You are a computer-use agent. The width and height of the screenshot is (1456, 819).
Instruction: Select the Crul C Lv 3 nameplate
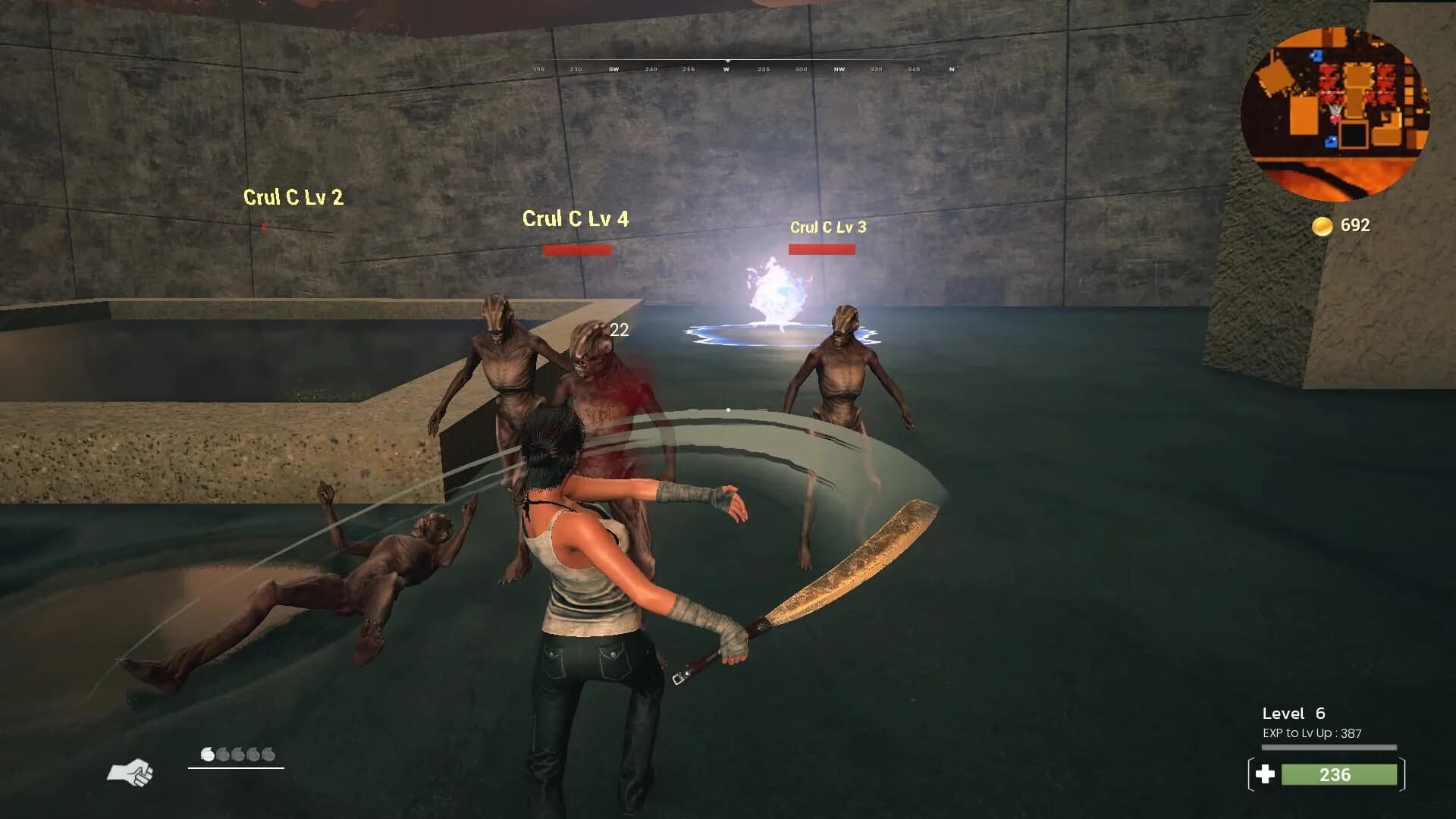pos(828,226)
